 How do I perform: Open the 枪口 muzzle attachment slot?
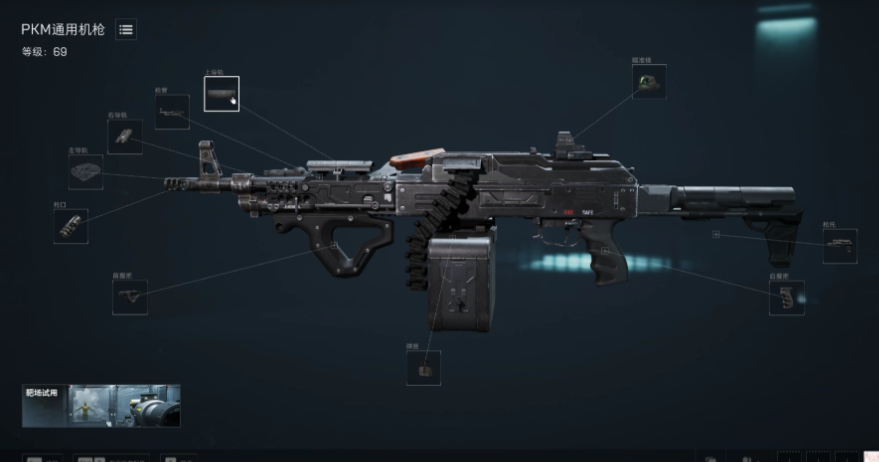pyautogui.click(x=71, y=226)
